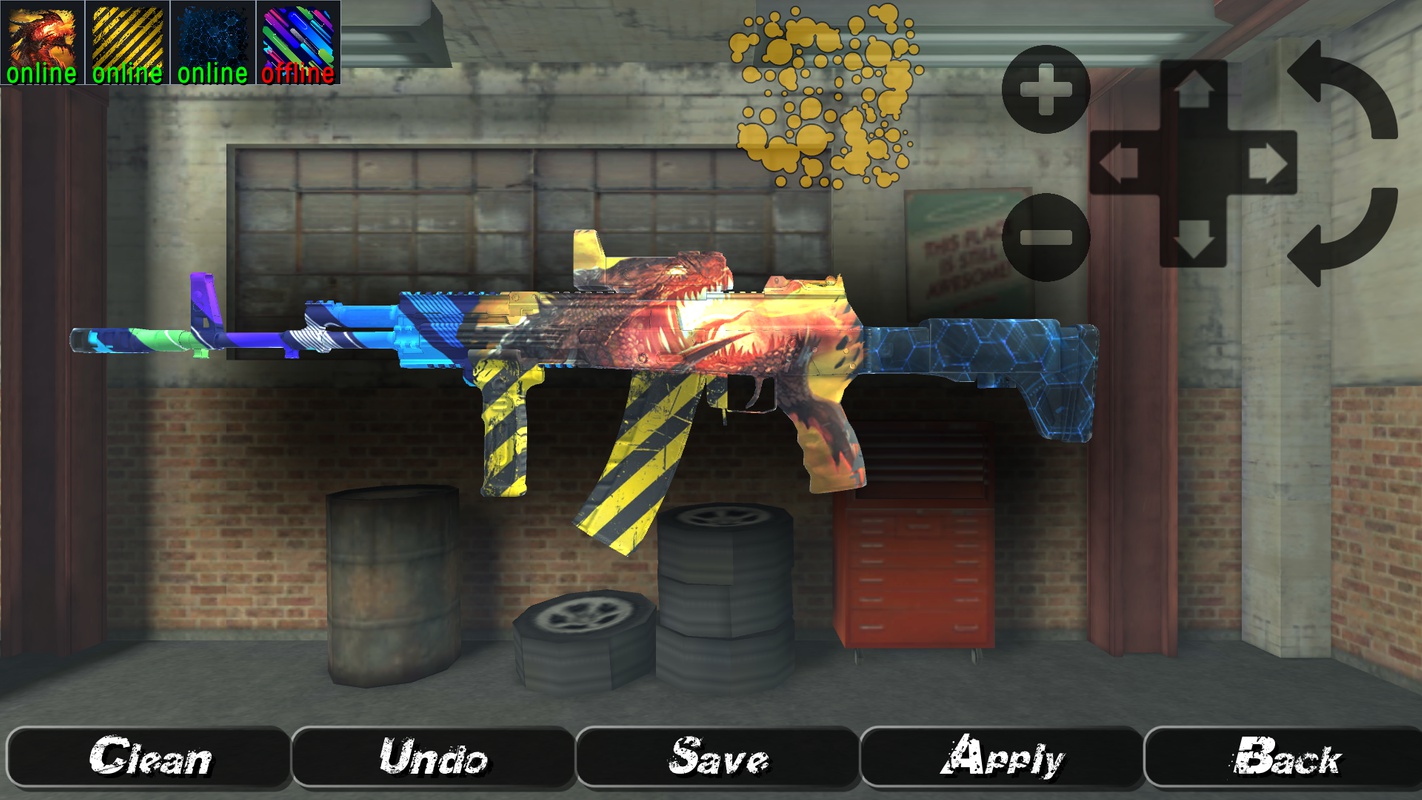Screen dimensions: 1422x800
Task: Select the dragon skin thumbnail
Action: [x=42, y=42]
